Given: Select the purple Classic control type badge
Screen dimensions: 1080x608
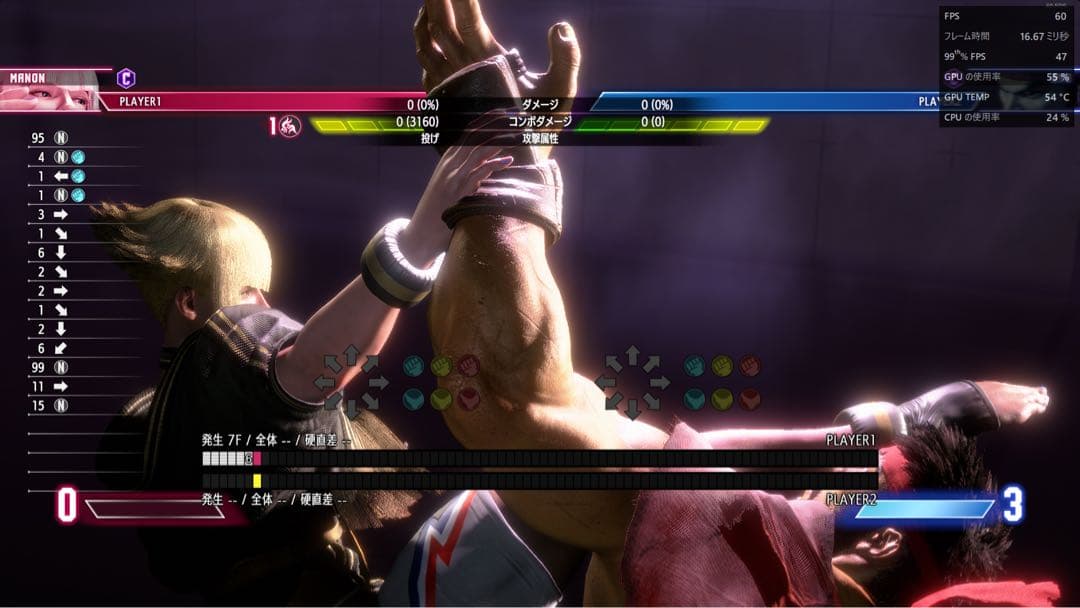Looking at the screenshot, I should [126, 78].
